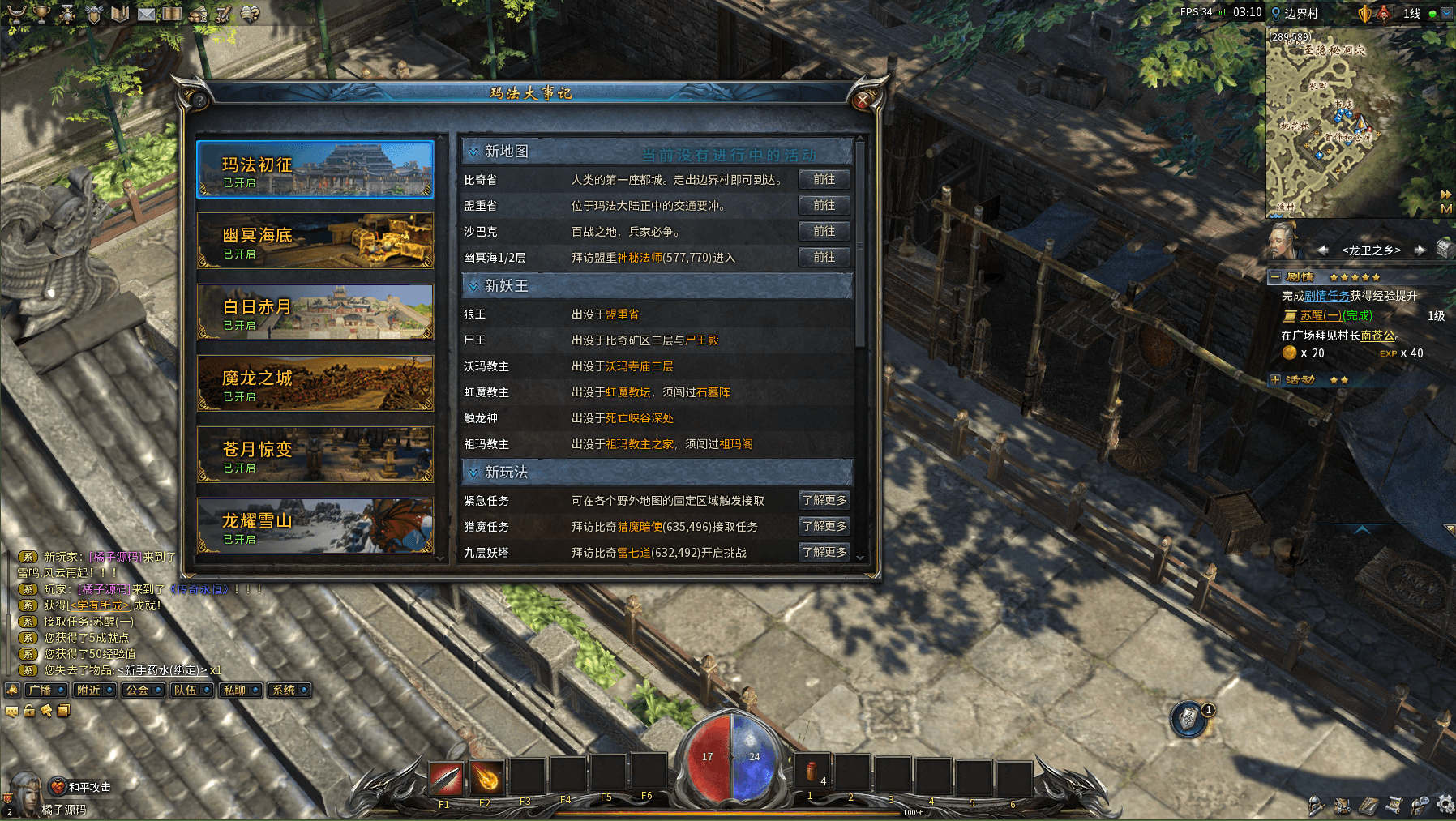Open the trophy rankings icon
The height and width of the screenshot is (821, 1456).
(x=41, y=14)
